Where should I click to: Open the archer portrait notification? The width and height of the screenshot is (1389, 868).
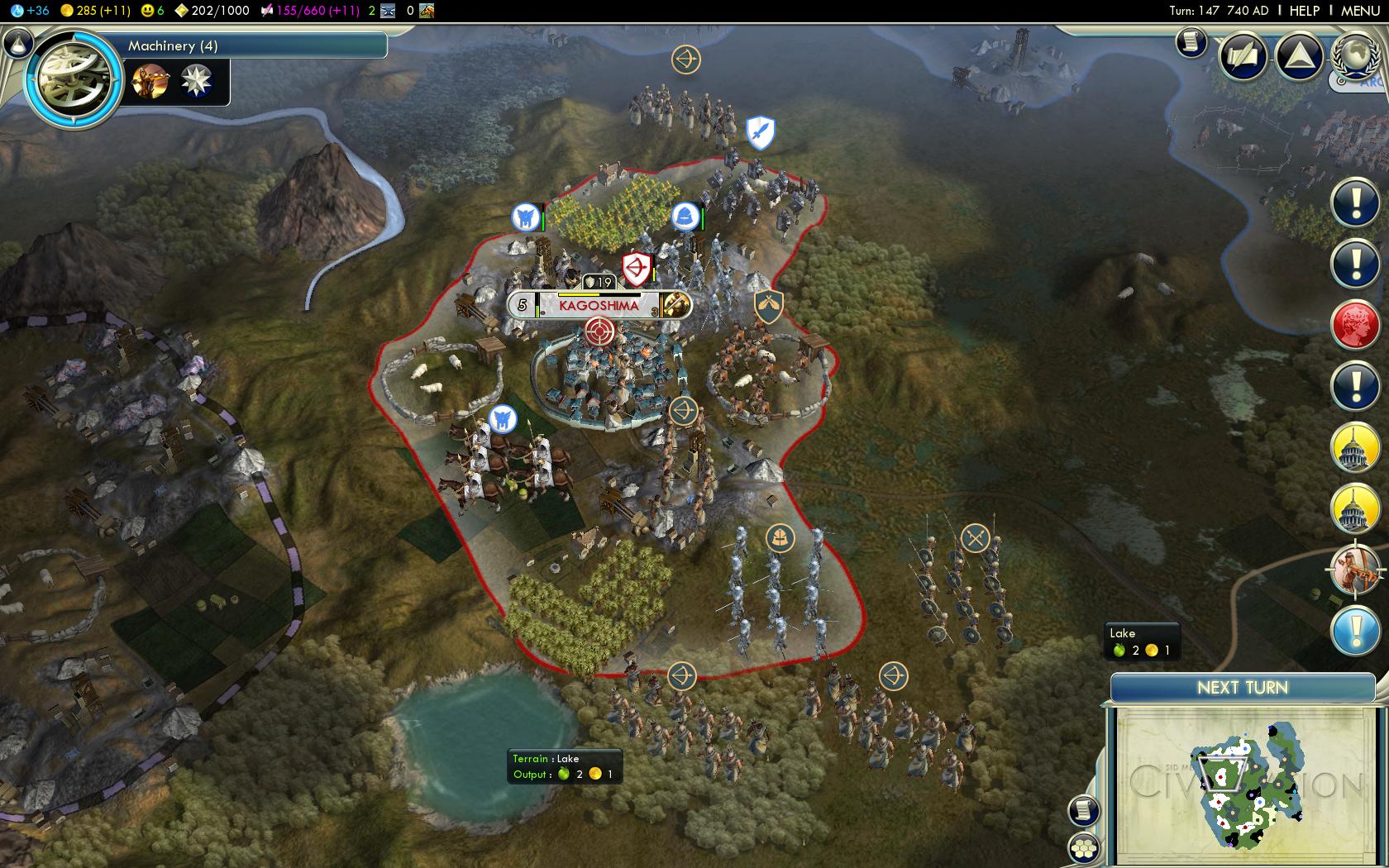(1355, 570)
